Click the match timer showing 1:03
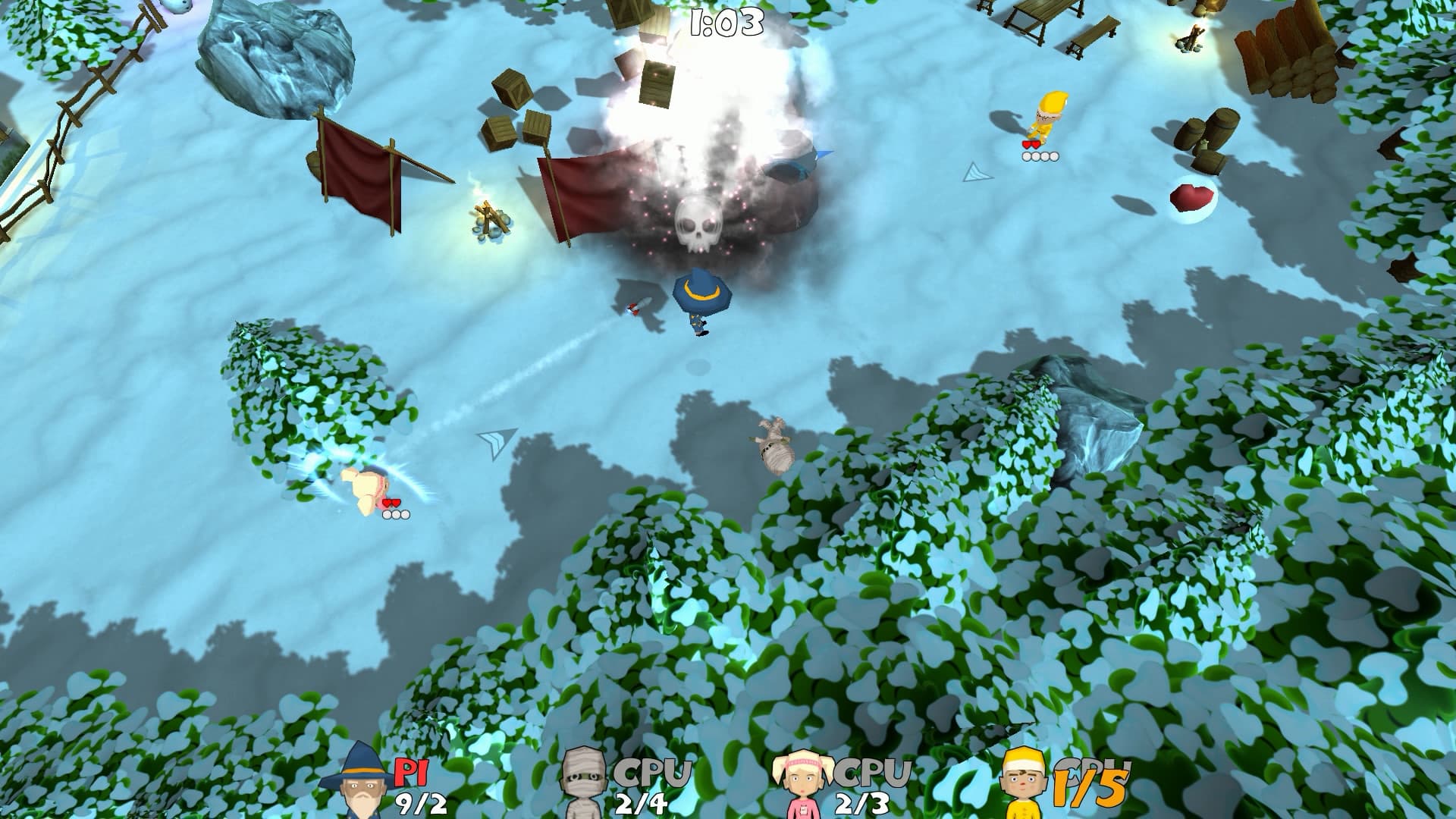Screen dimensions: 1456x819 (x=726, y=20)
